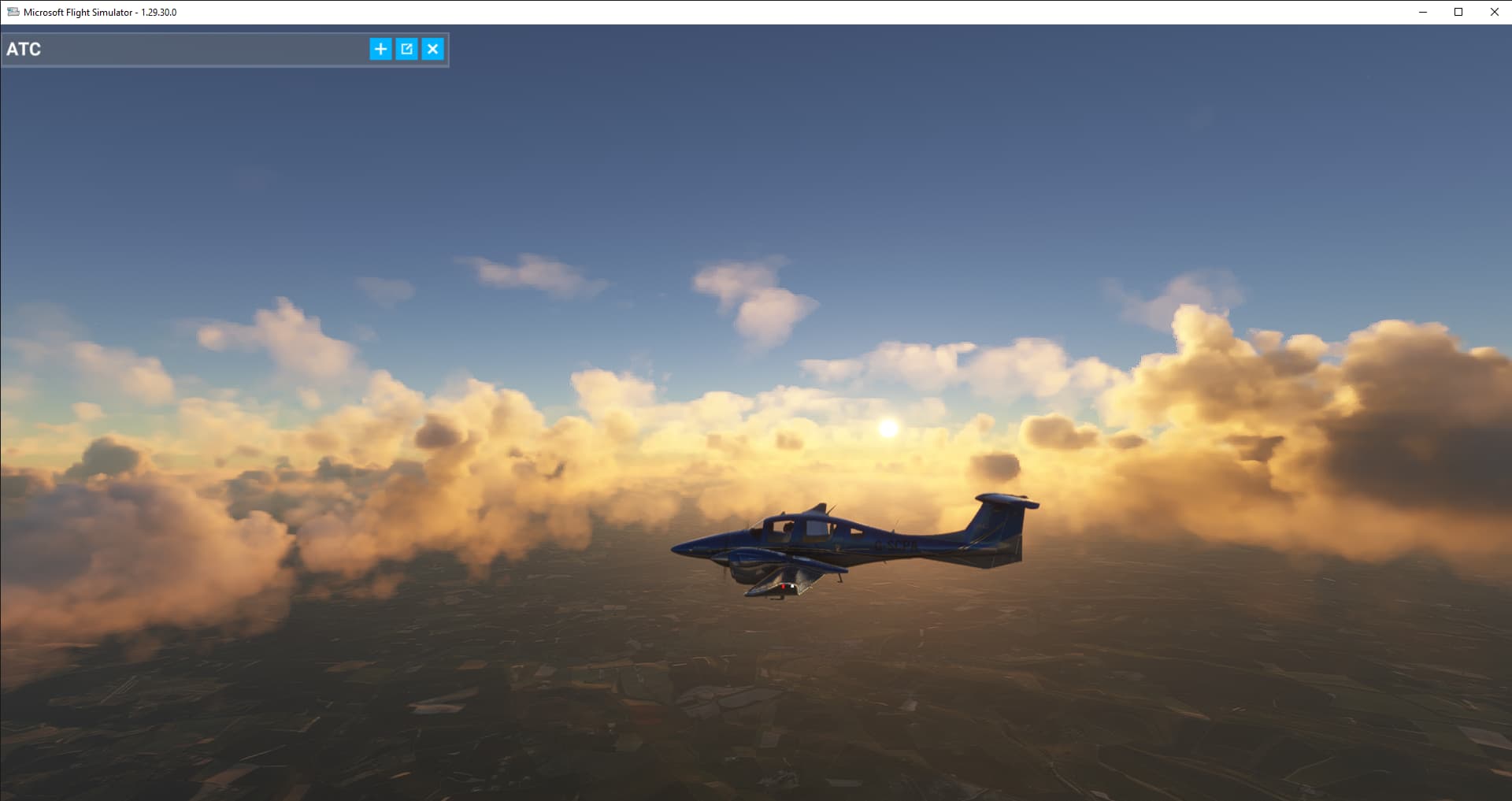Close the Microsoft Flight Simulator window
The width and height of the screenshot is (1512, 801).
[1494, 12]
